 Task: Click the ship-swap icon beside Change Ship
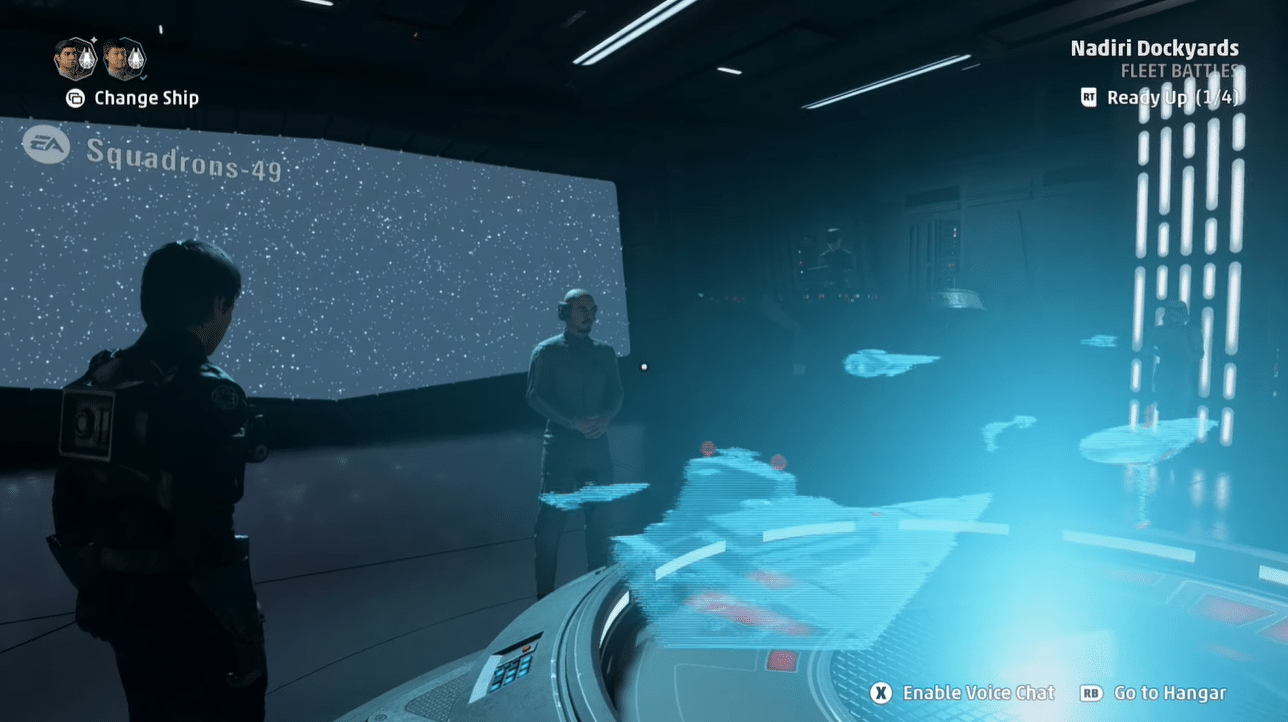[x=76, y=98]
